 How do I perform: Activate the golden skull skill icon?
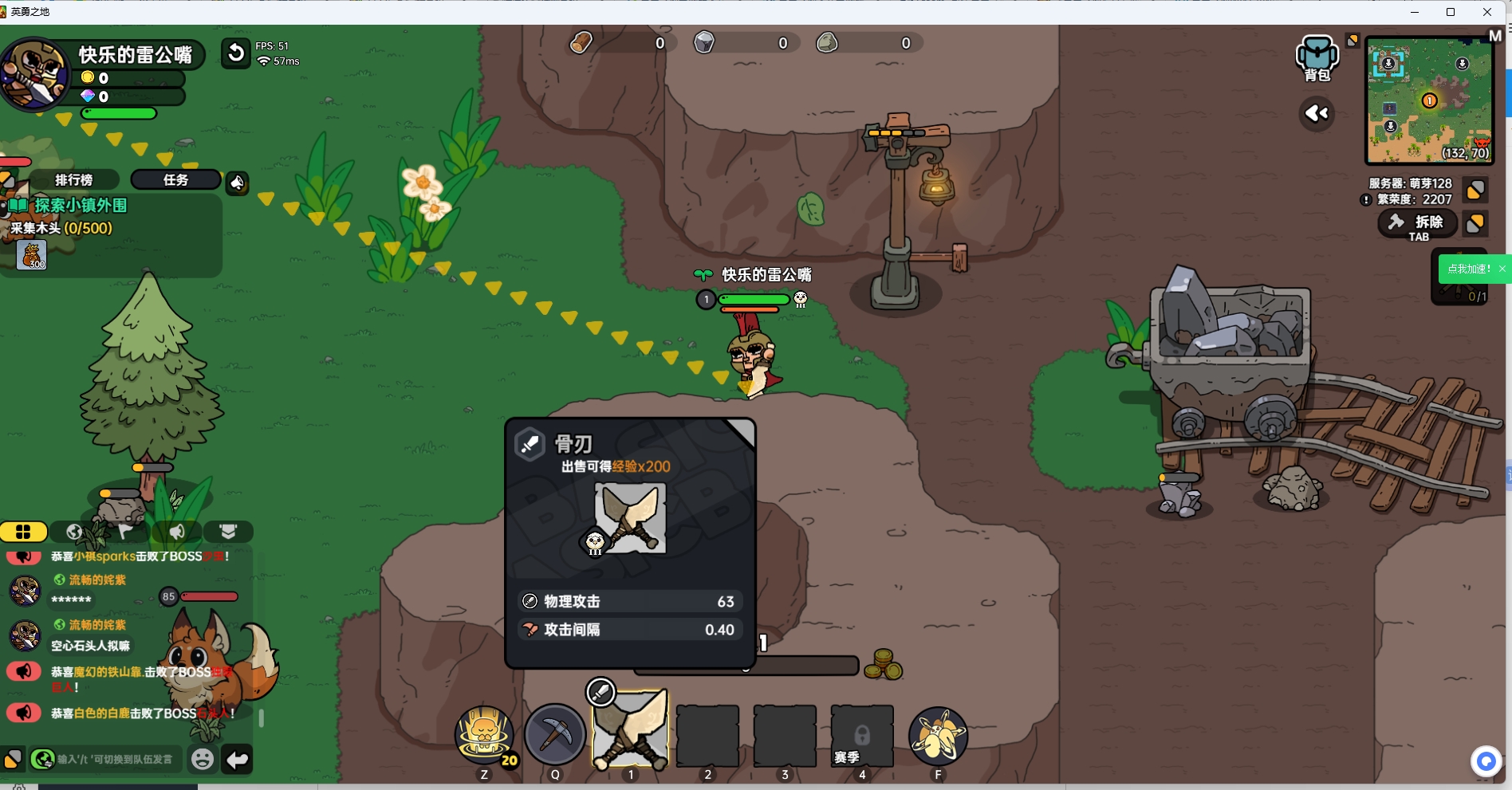(484, 734)
